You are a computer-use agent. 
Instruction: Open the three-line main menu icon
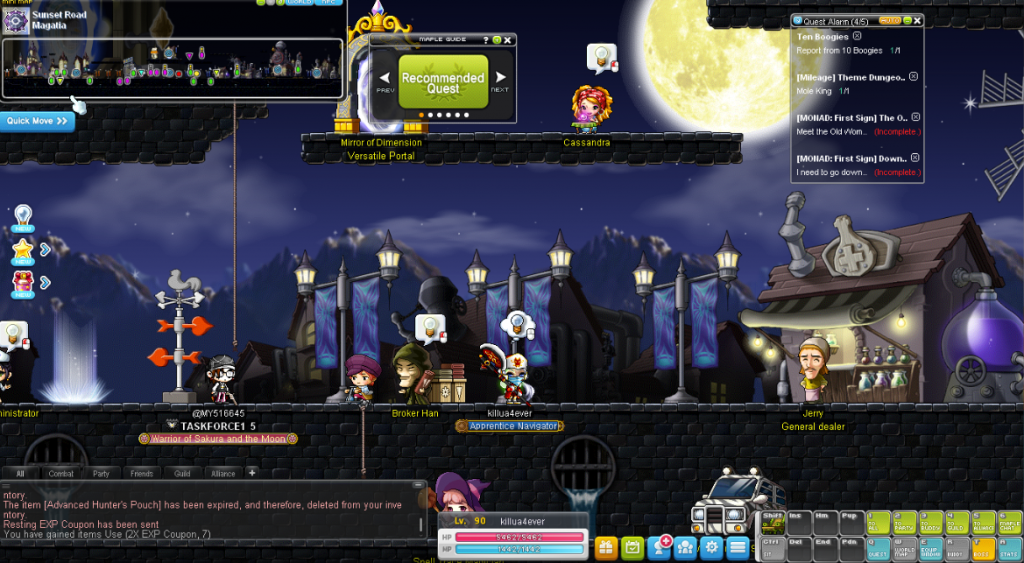tap(737, 547)
